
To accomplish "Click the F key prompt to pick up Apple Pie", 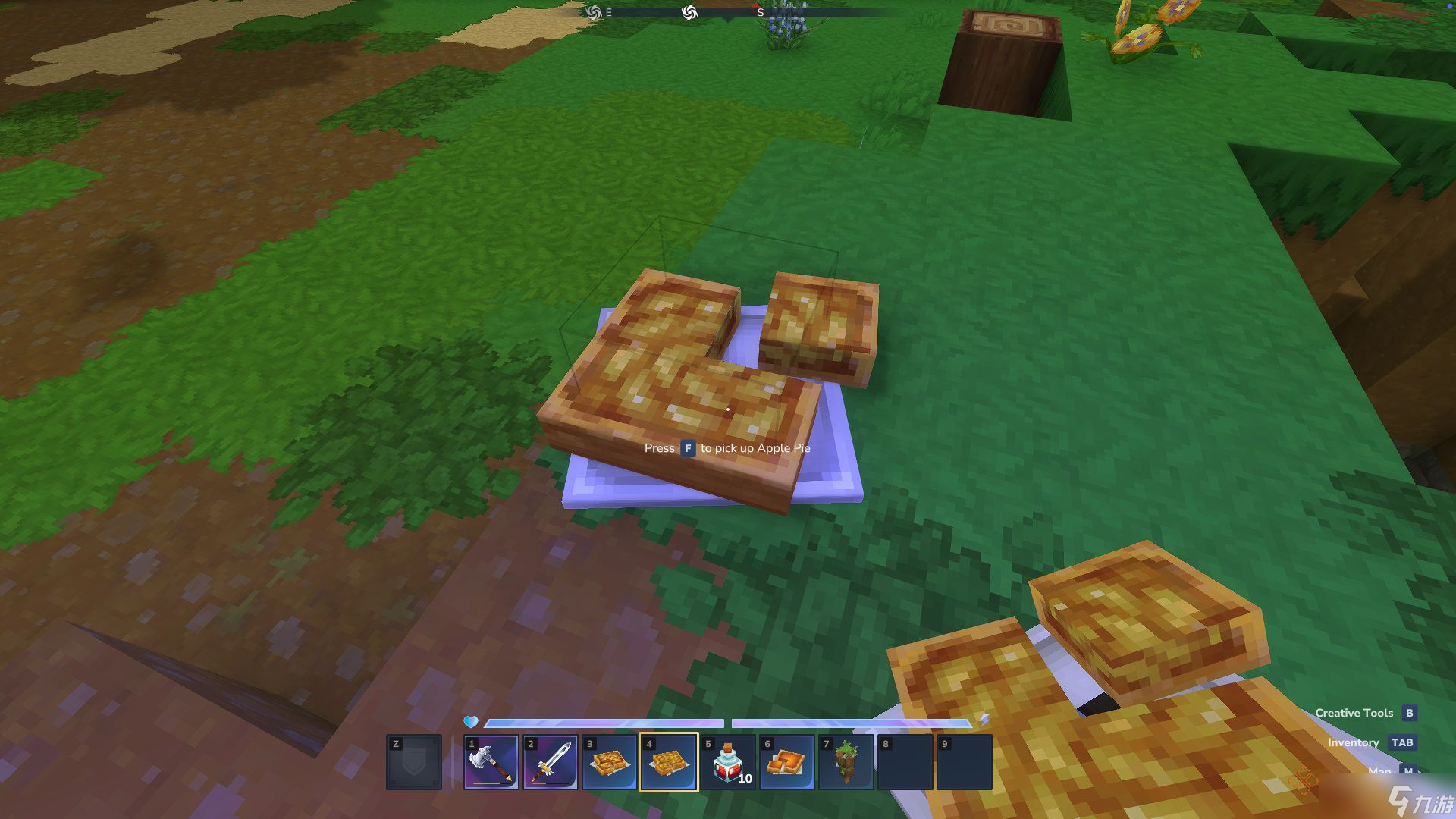I will 687,448.
